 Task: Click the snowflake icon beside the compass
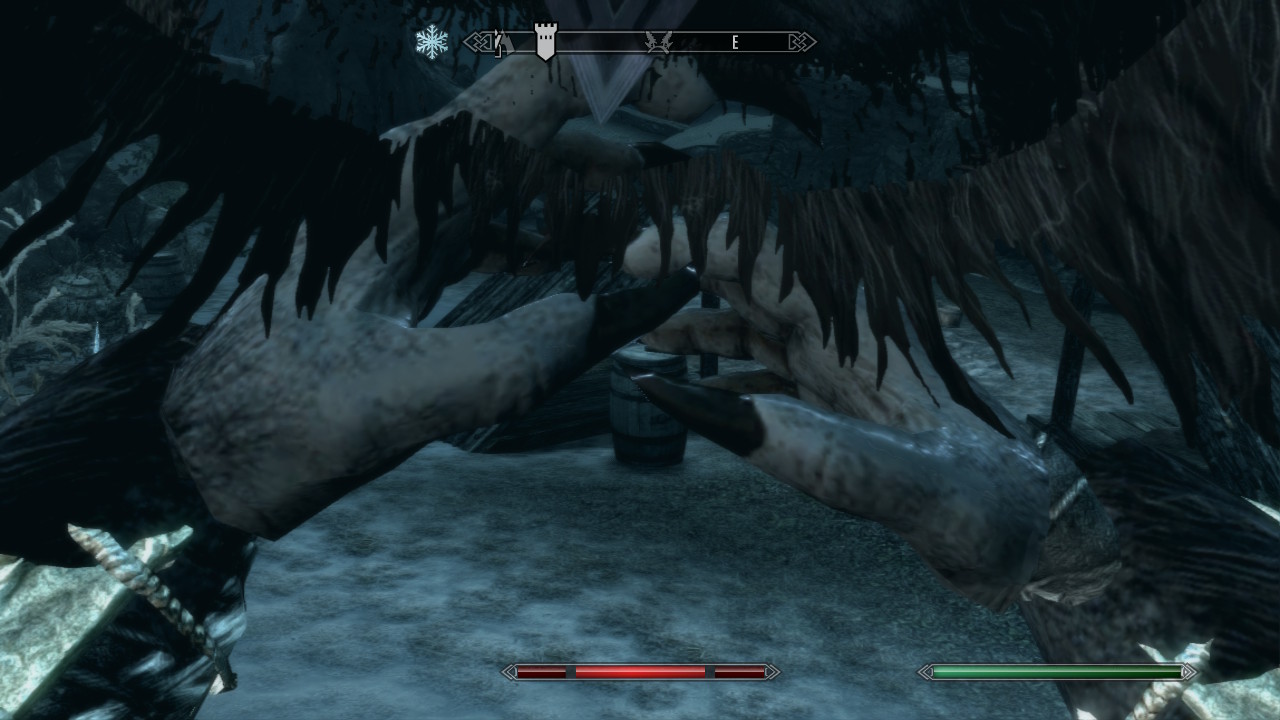(432, 42)
